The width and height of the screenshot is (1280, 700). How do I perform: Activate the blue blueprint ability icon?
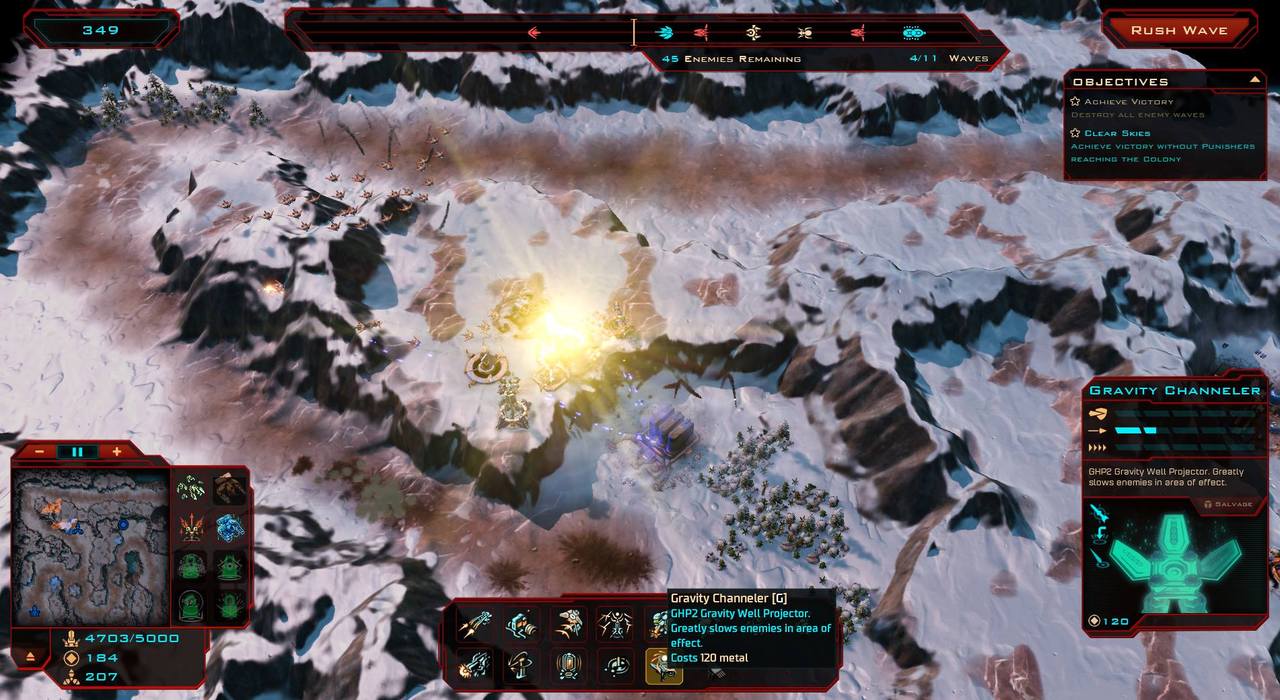click(x=230, y=527)
